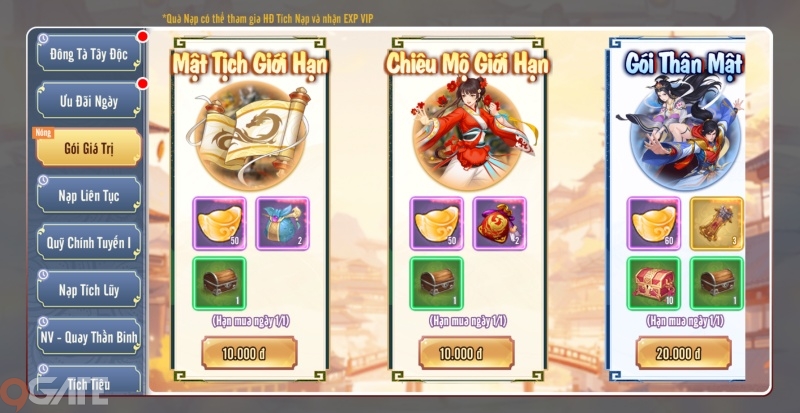This screenshot has height=413, width=800.
Task: Inspect the 60 gold ingot reward
Action: coord(654,223)
